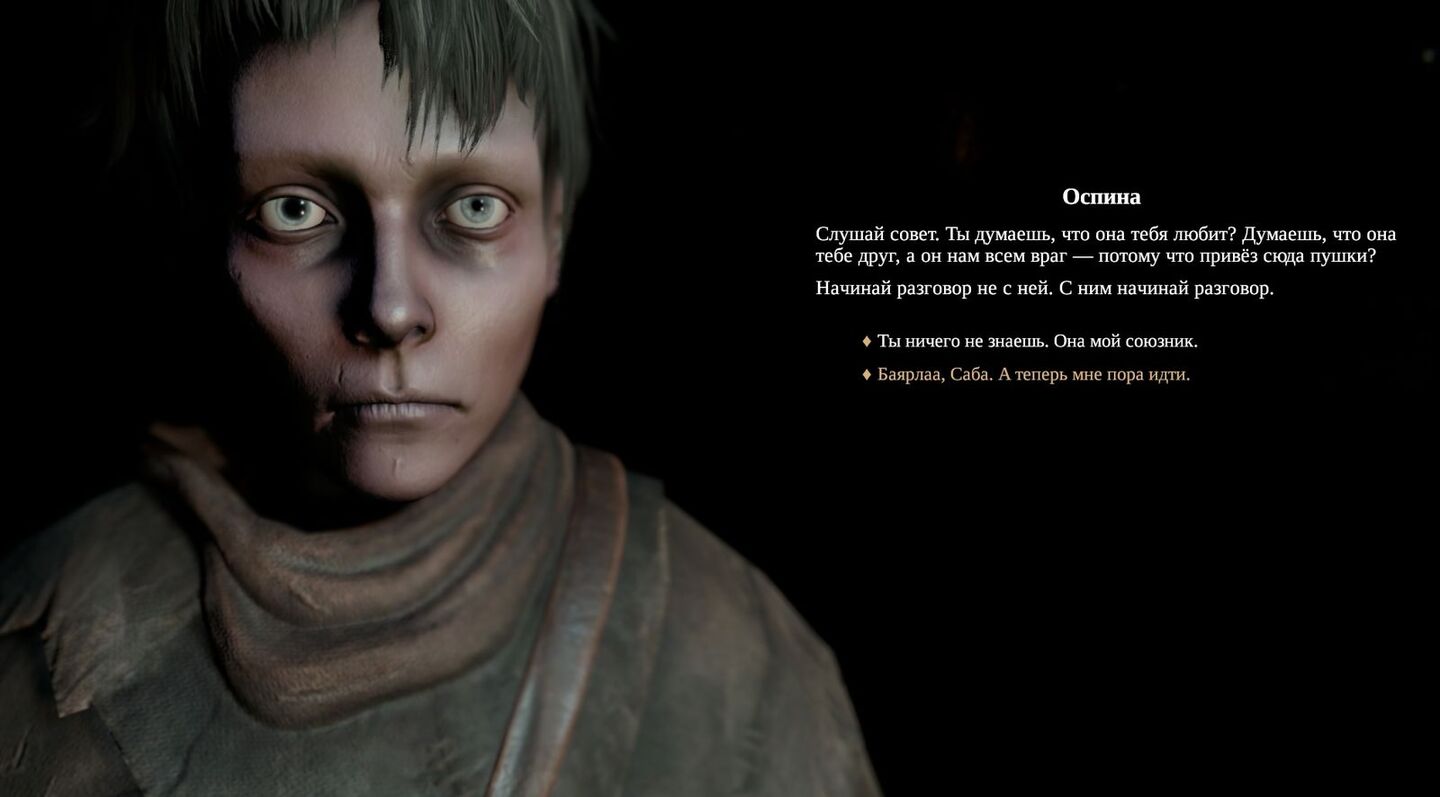
Task: Choose reply "Ты ничего не знаешь. Она мой союзник."
Action: [1036, 341]
